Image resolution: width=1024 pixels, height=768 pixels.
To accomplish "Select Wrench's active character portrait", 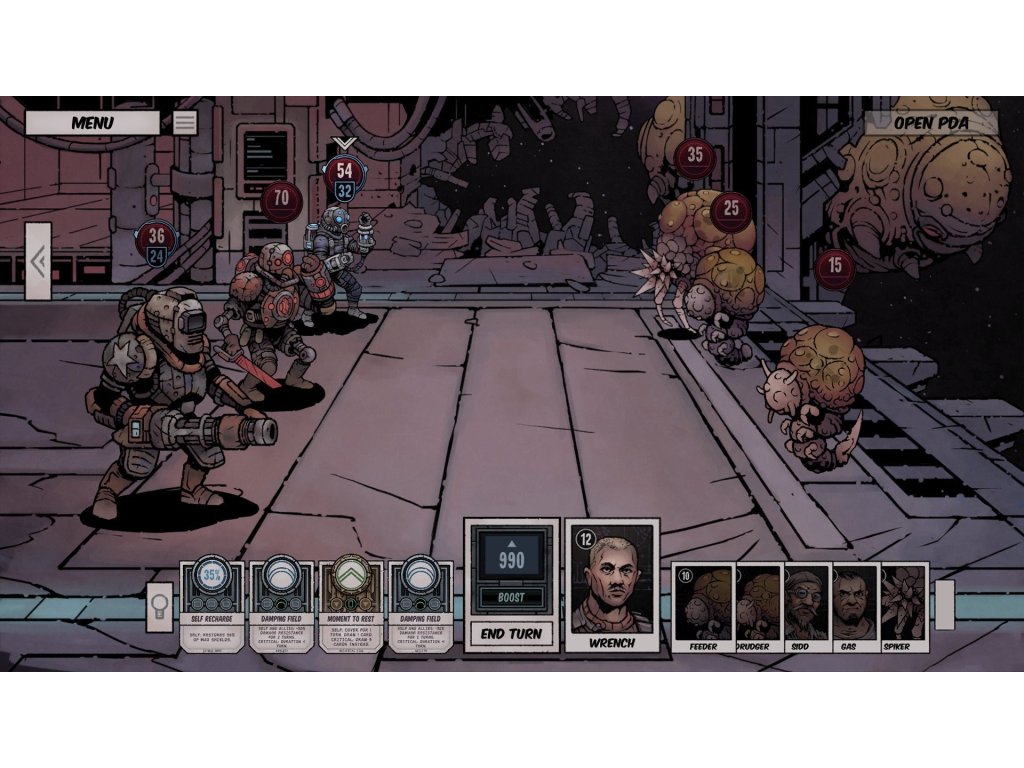I will pos(612,585).
